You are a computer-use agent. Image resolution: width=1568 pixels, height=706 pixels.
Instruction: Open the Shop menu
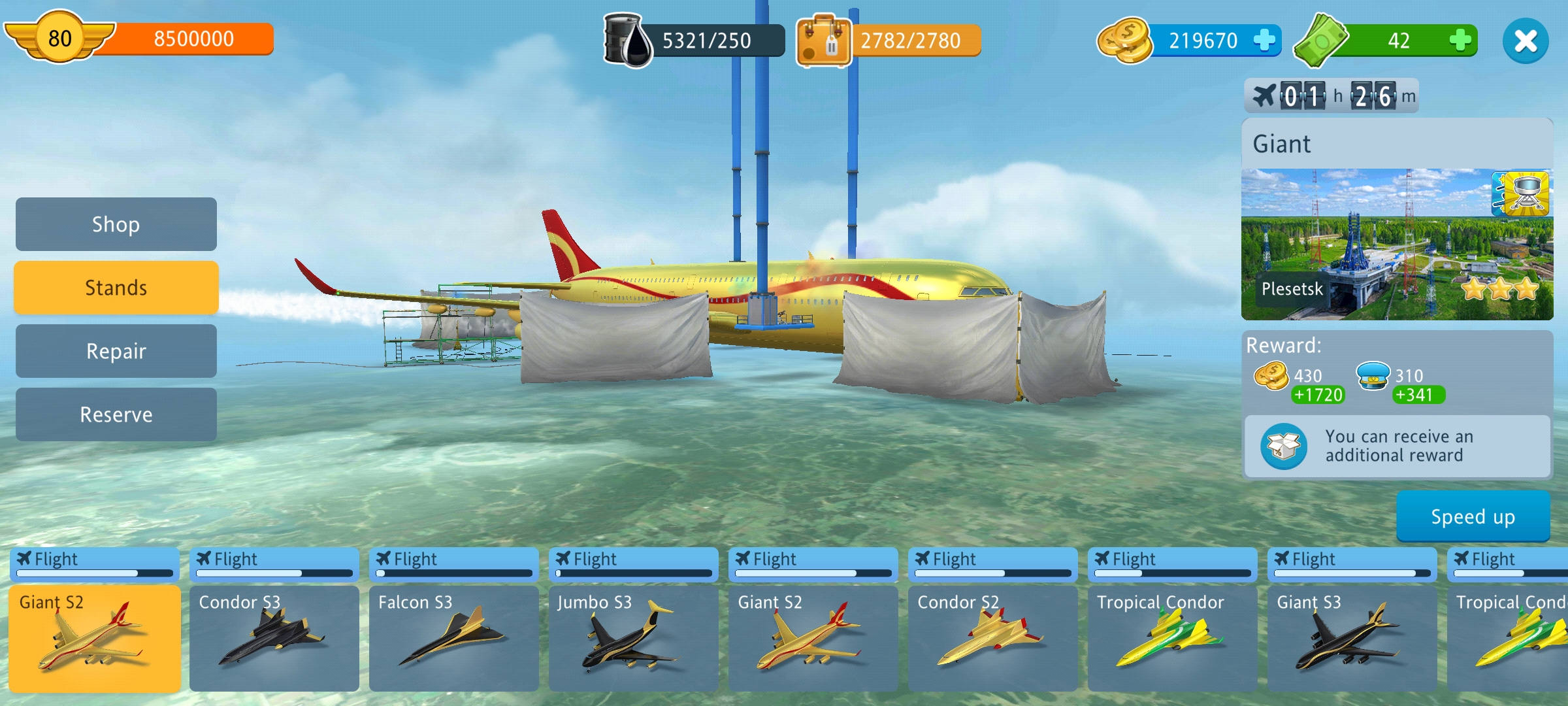click(116, 224)
